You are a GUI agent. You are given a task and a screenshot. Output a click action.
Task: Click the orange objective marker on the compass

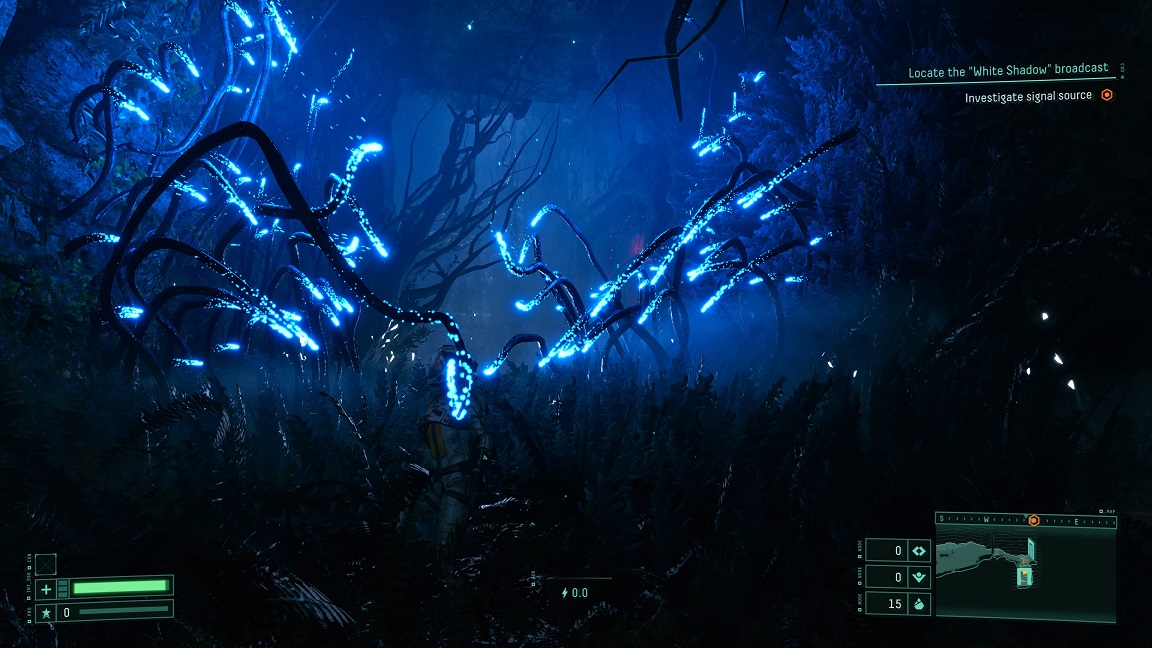(1033, 520)
